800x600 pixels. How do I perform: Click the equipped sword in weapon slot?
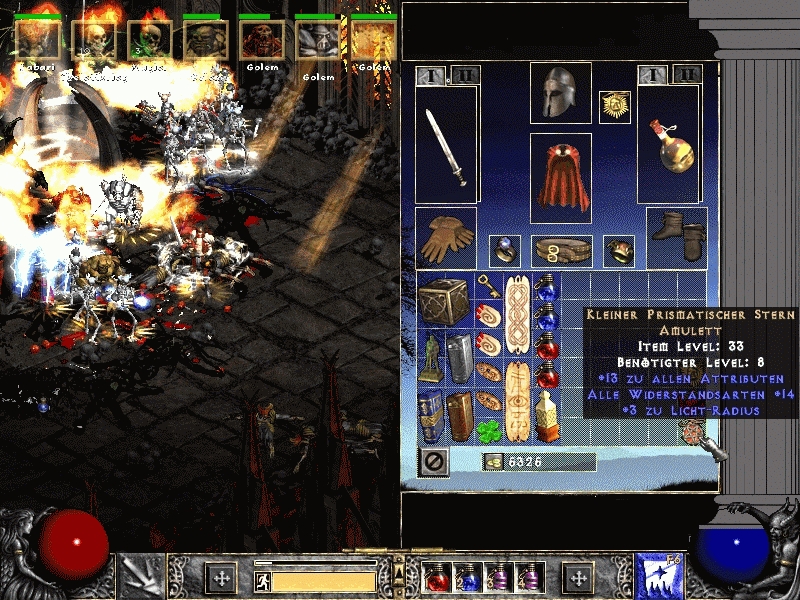pyautogui.click(x=445, y=147)
